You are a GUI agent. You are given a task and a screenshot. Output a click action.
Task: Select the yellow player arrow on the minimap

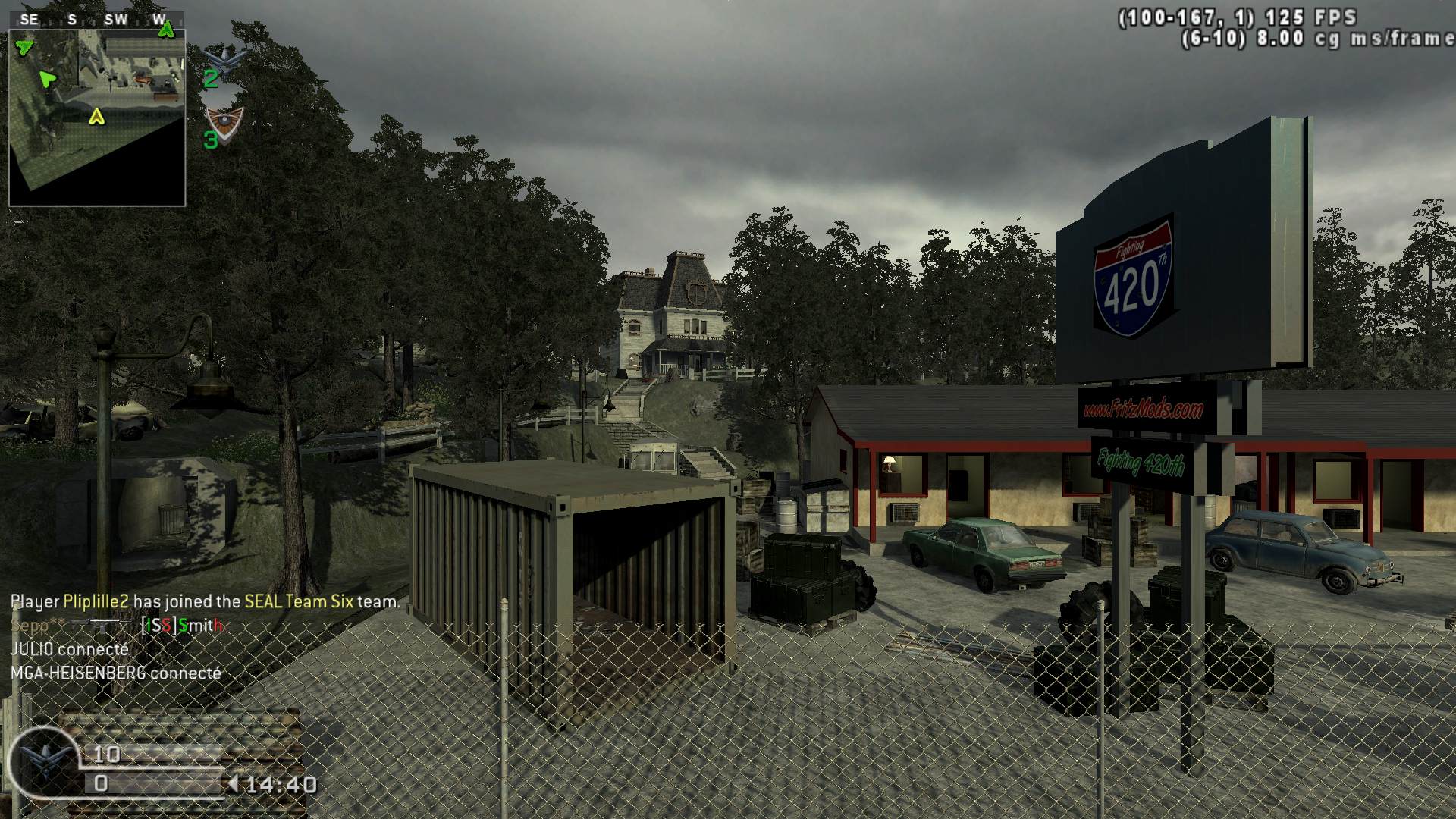96,117
